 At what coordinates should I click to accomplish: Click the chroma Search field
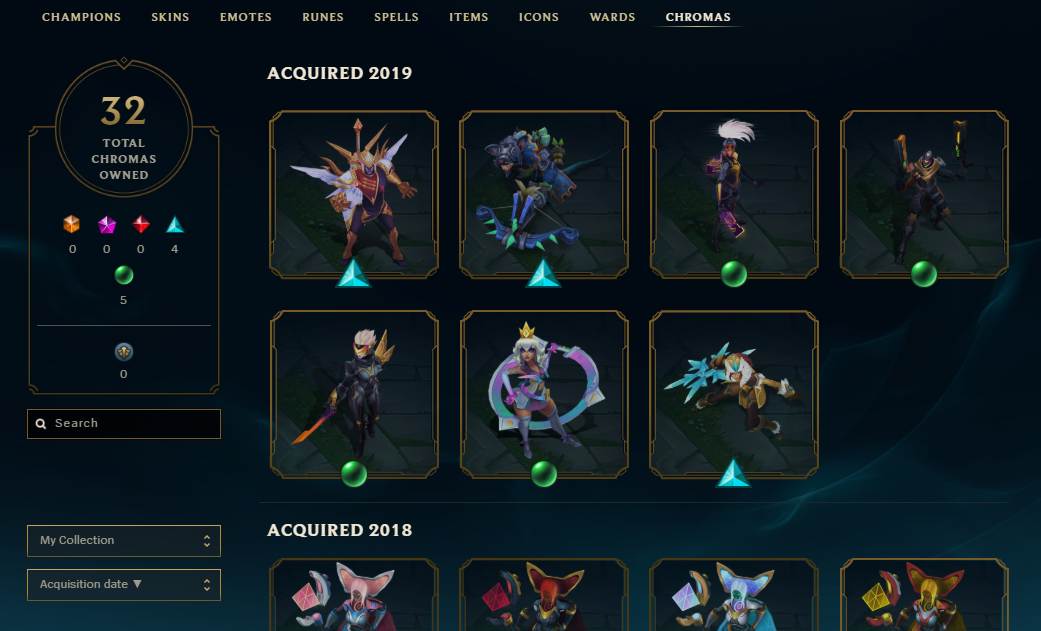pyautogui.click(x=124, y=424)
